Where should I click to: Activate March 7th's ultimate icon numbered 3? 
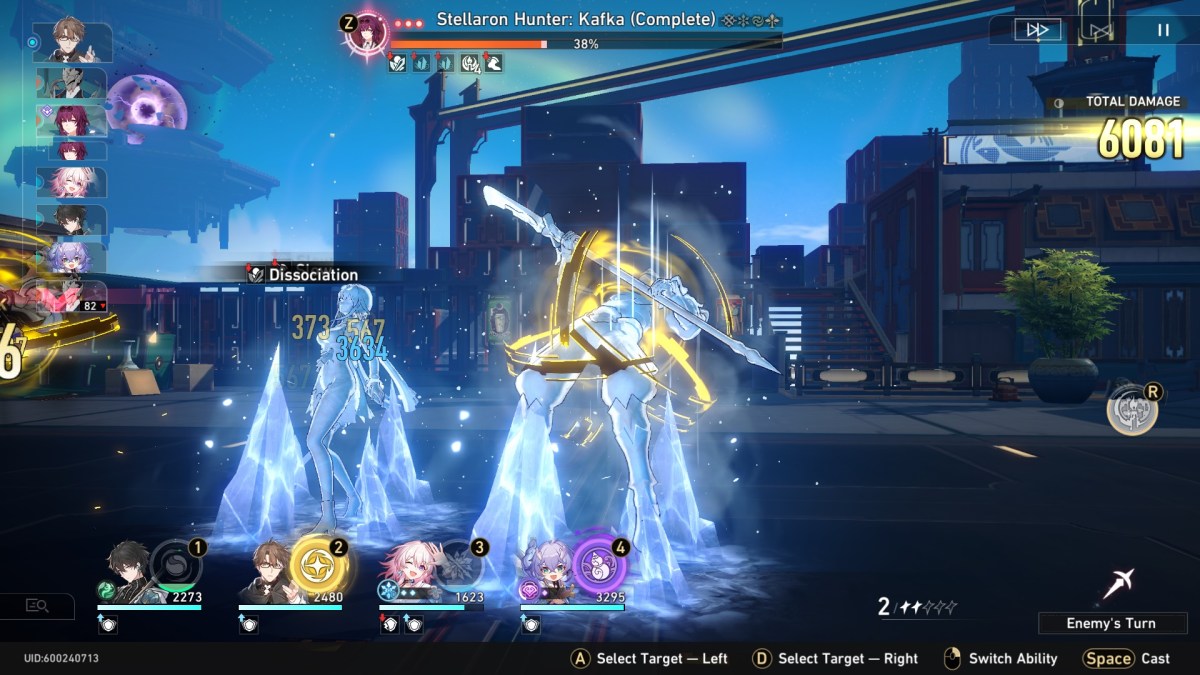click(x=458, y=567)
